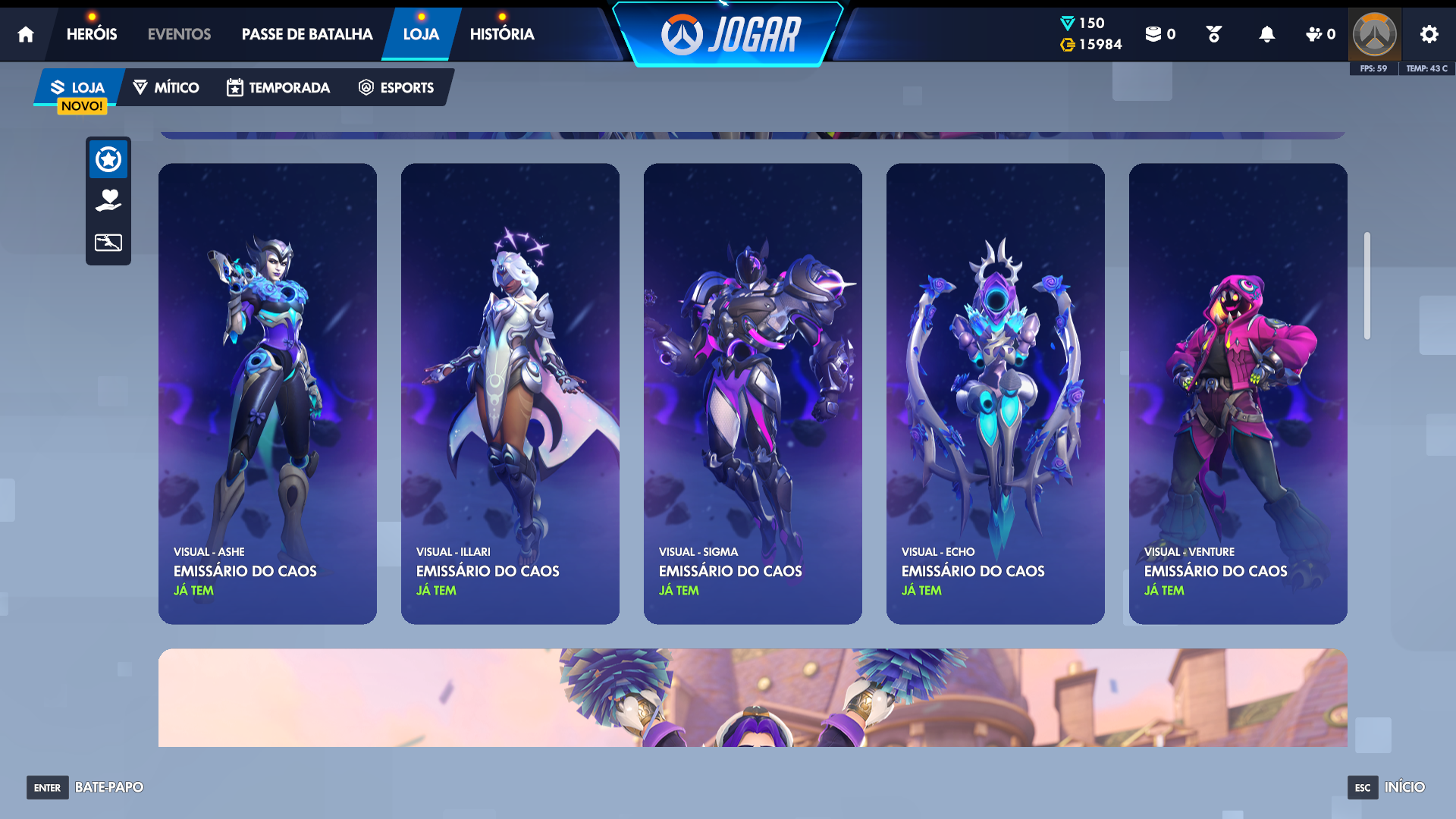Click the Jogar play button

point(730,35)
